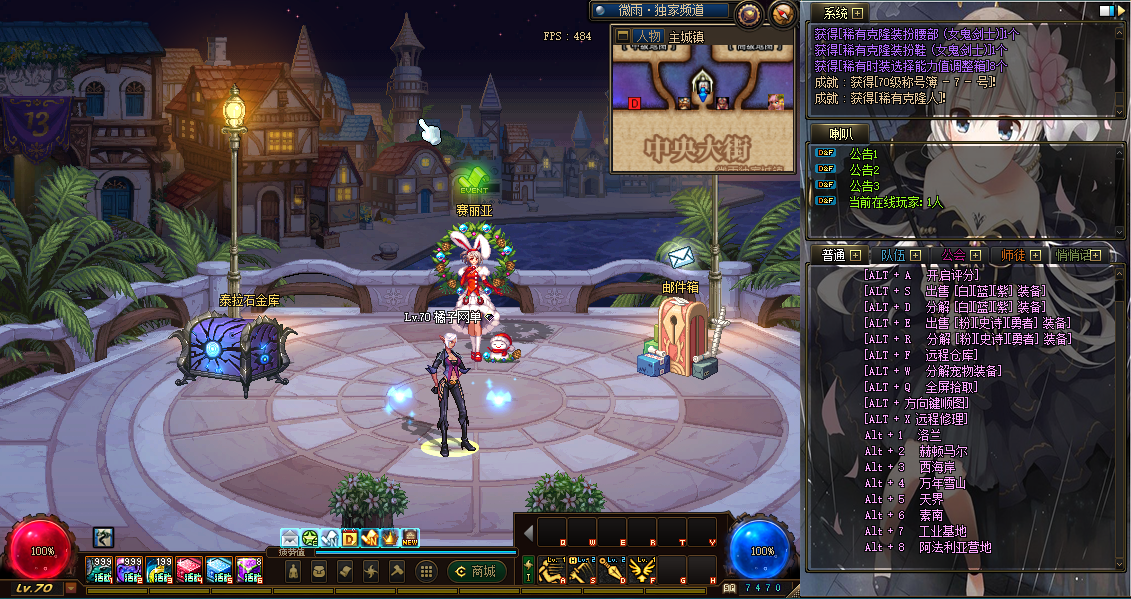The image size is (1131, 599).
Task: Switch to the 队伍 chat tab
Action: [x=894, y=255]
